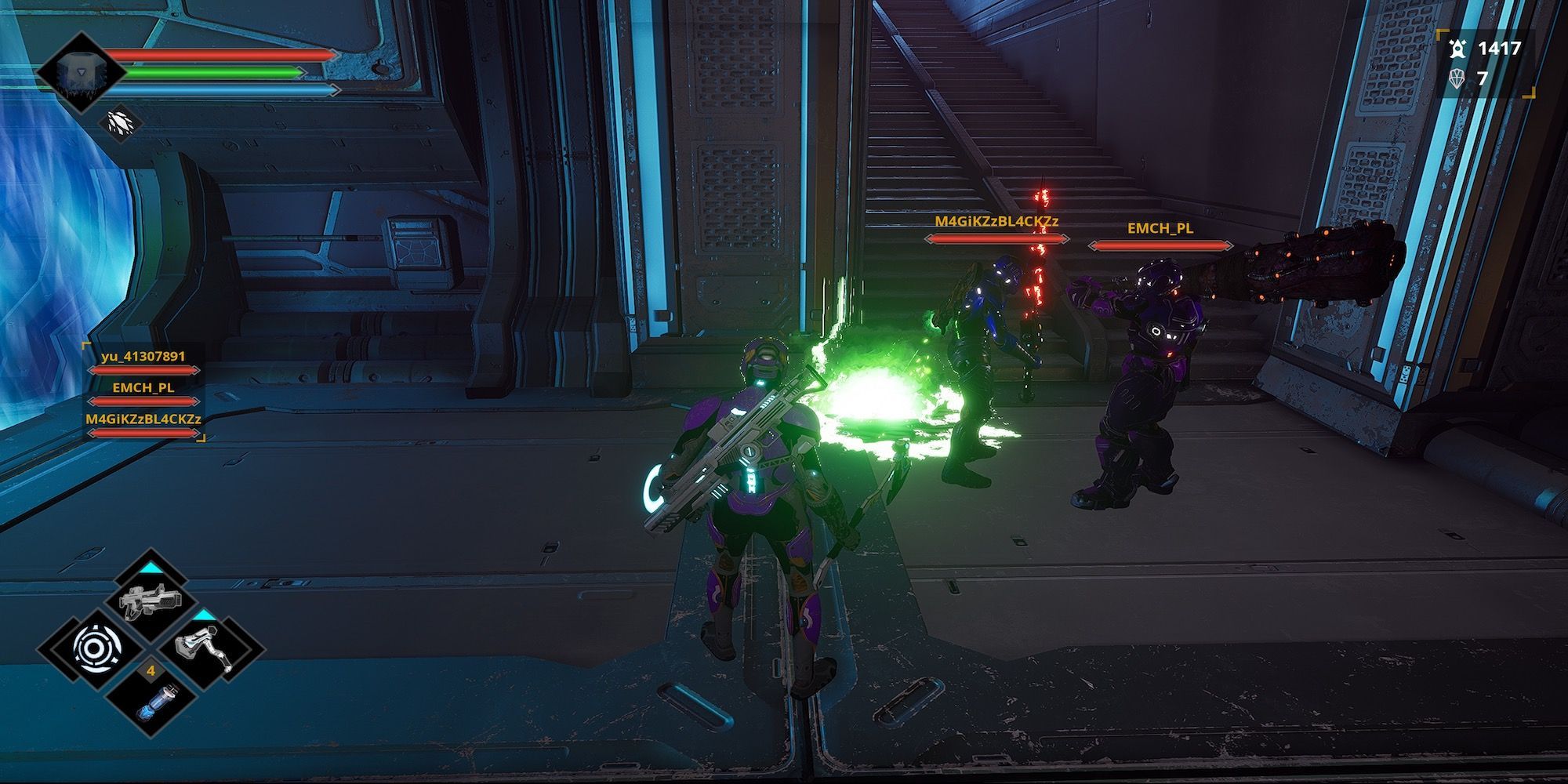Click the creature kill counter icon showing 1417
This screenshot has height=784, width=1568.
coord(1458,47)
